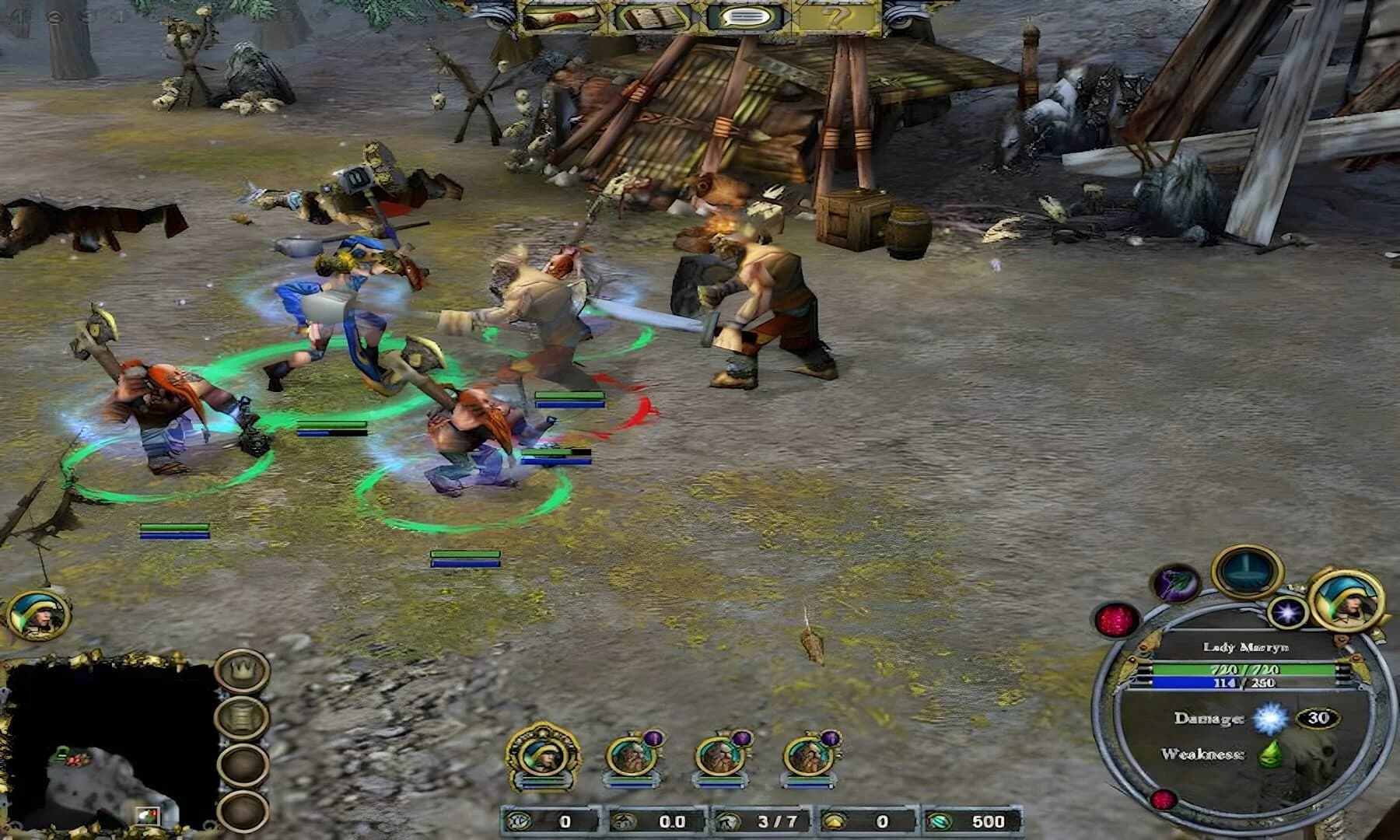Click the purple gem above first dwarf portrait
Image resolution: width=1400 pixels, height=840 pixels.
click(653, 738)
